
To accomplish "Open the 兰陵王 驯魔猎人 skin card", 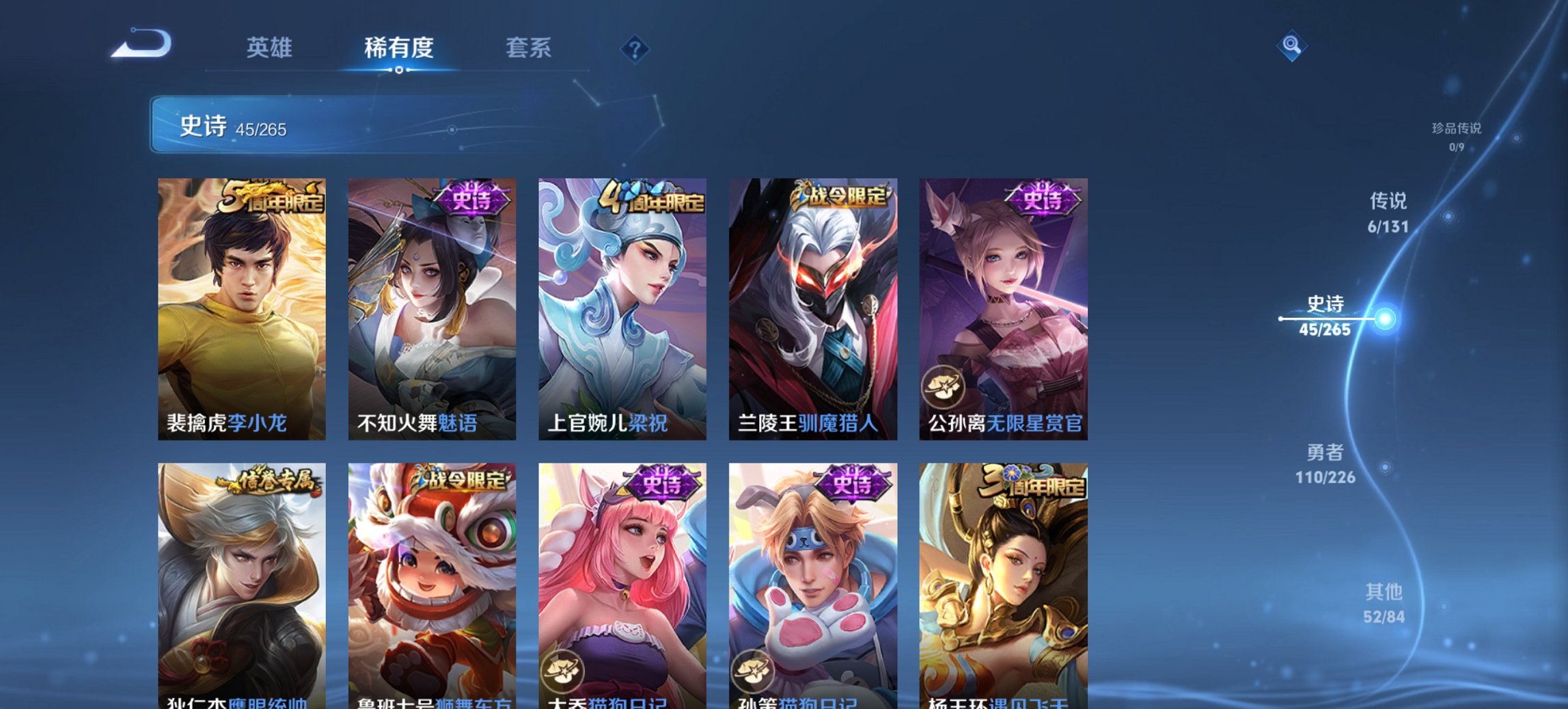I will pos(812,308).
